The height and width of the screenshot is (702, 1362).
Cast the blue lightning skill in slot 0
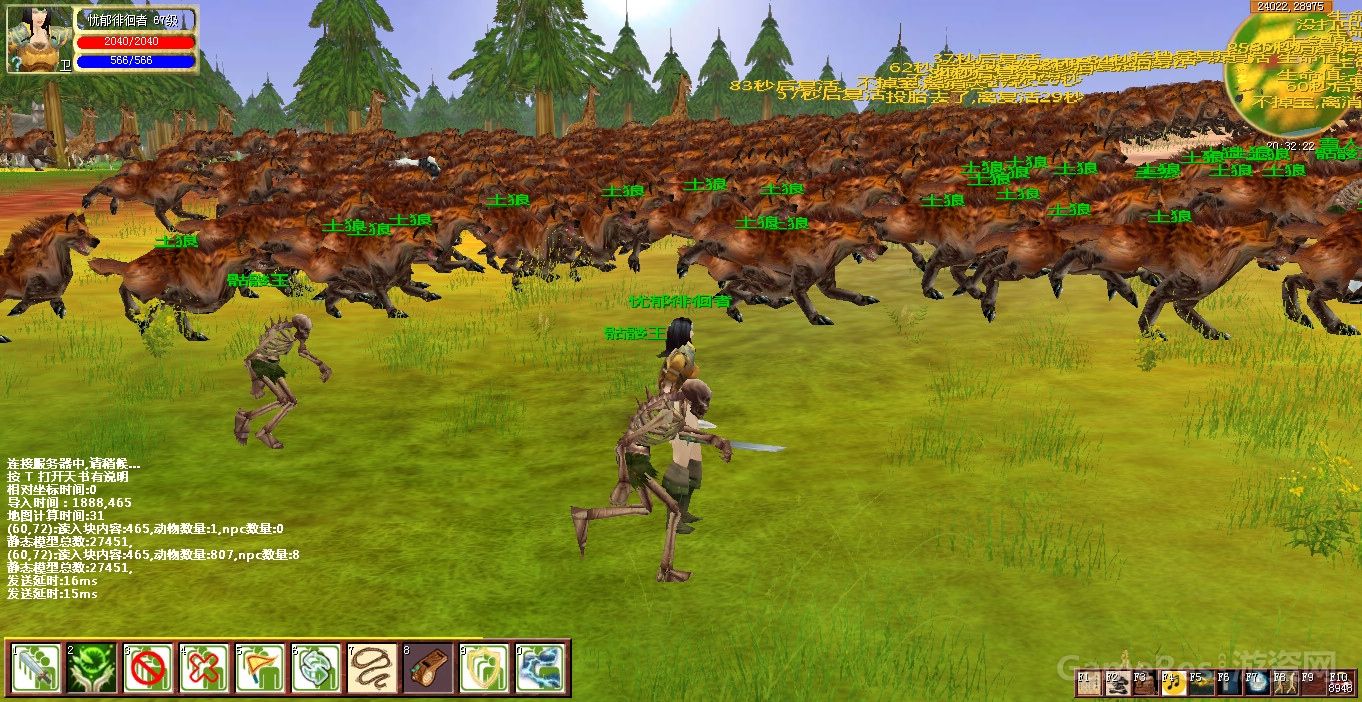tap(540, 667)
